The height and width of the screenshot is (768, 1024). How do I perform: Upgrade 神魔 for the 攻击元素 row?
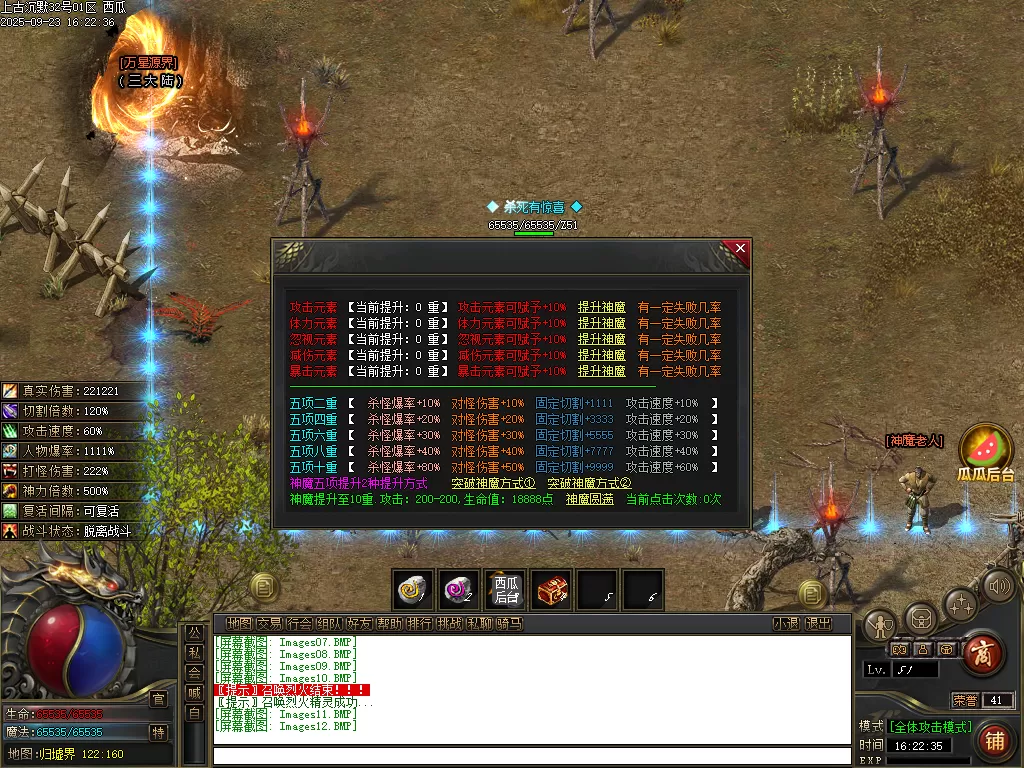tap(601, 307)
